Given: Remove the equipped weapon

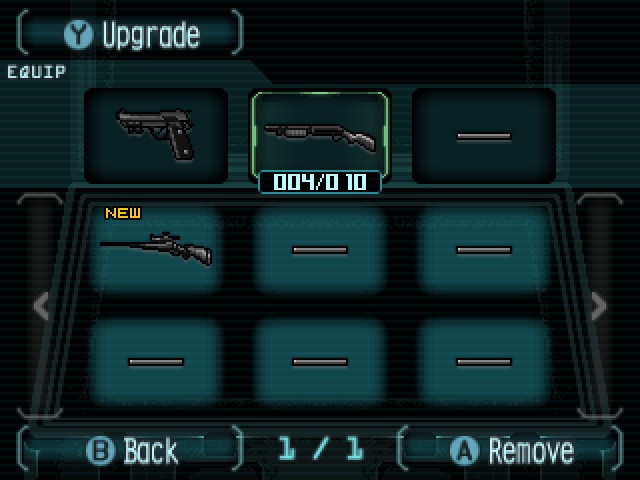Looking at the screenshot, I should coord(512,450).
